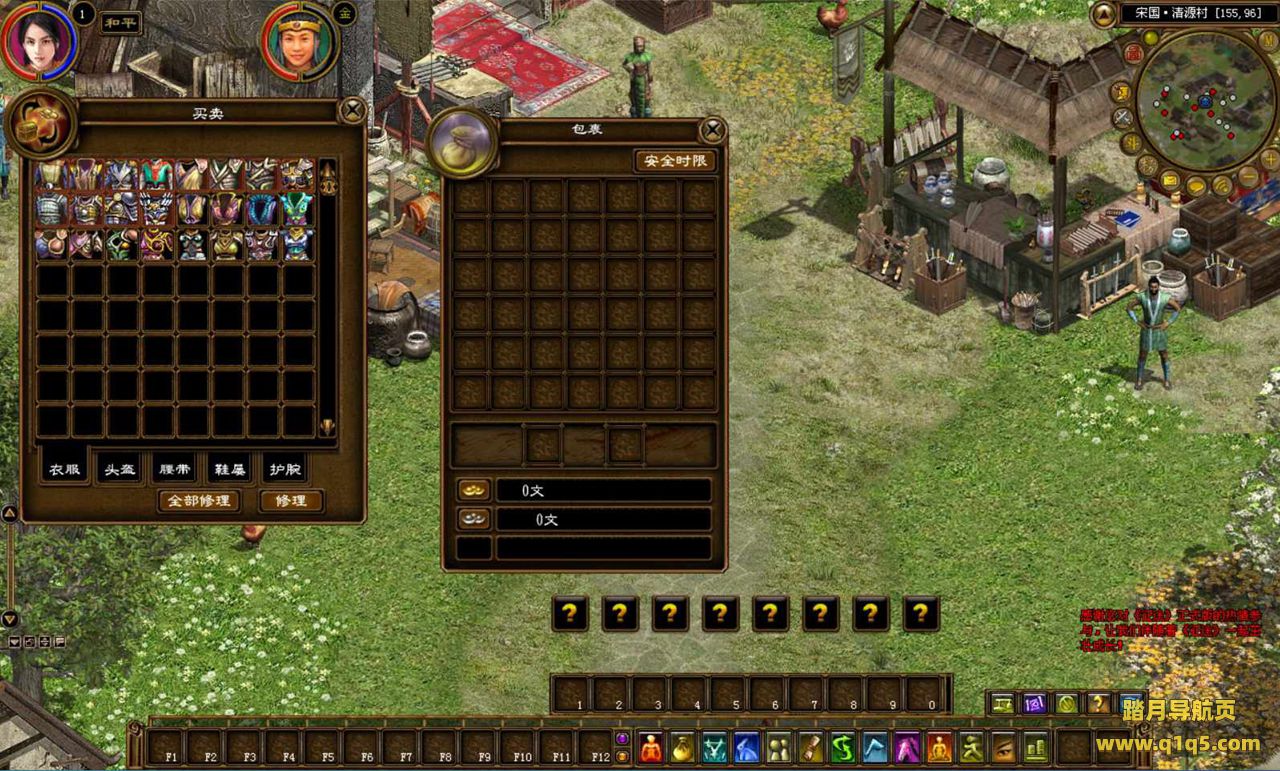This screenshot has height=771, width=1280.
Task: Select the 衣服 clothing tab
Action: click(64, 469)
